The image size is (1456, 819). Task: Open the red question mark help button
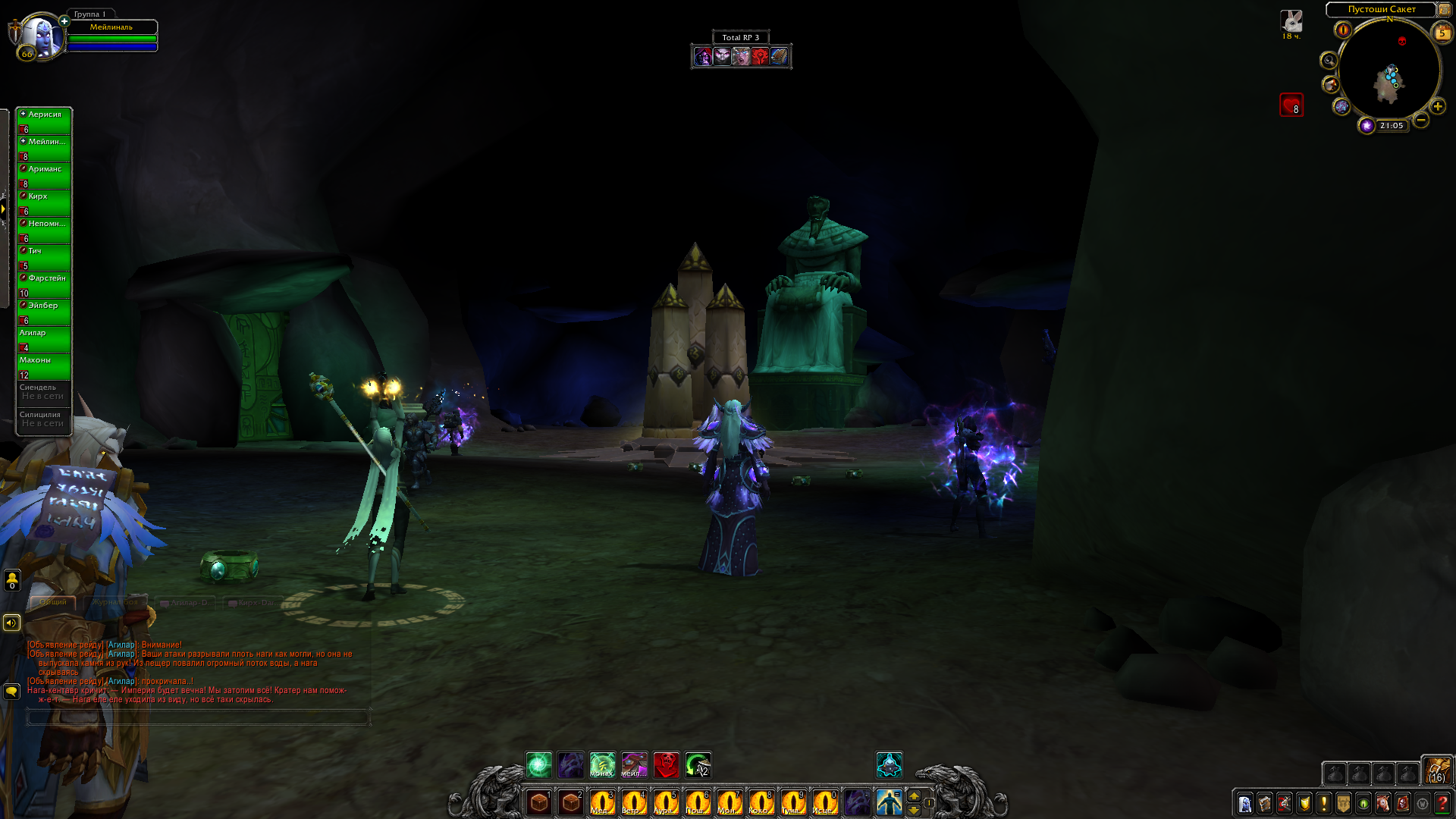click(x=1442, y=803)
